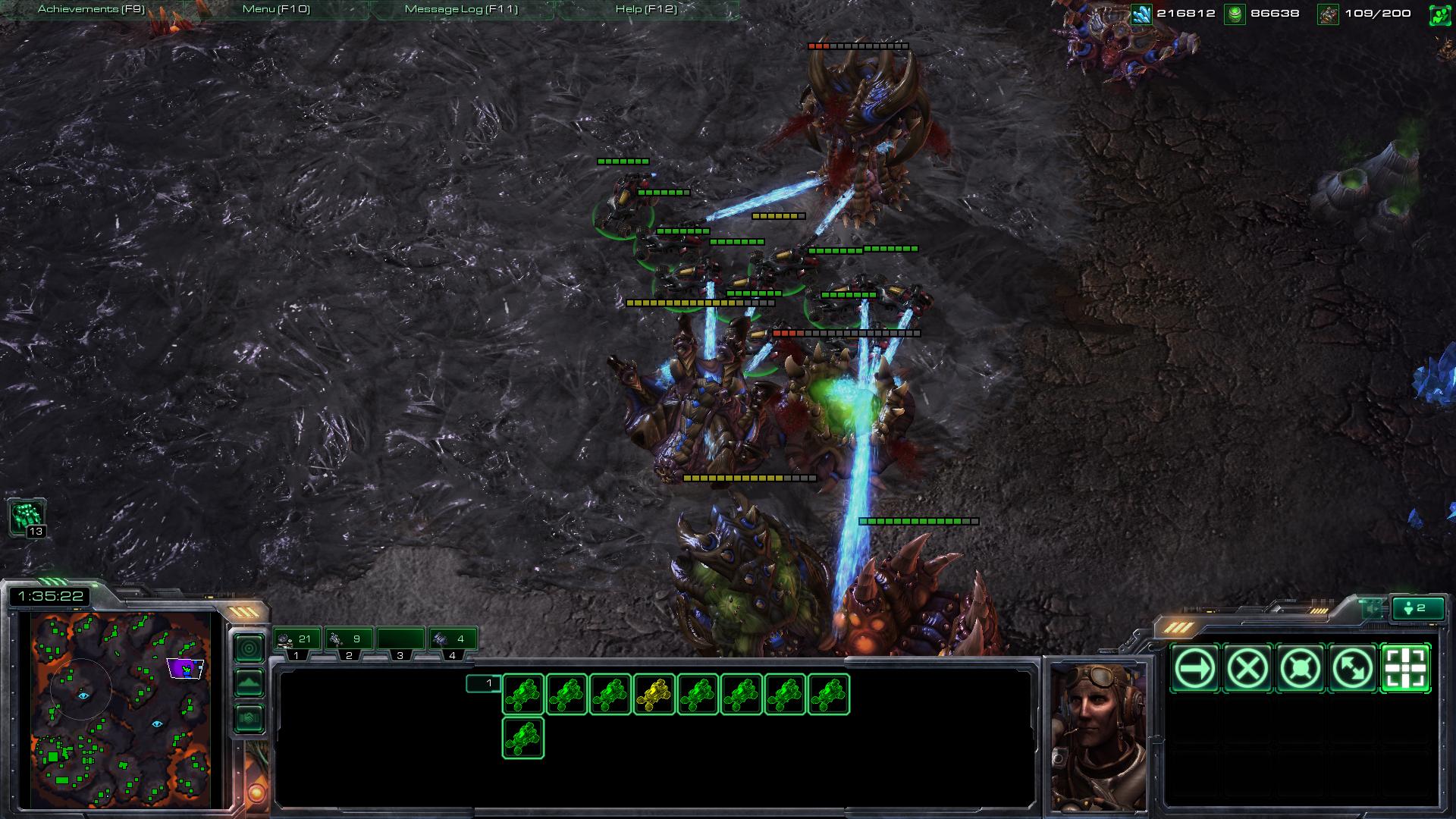The image size is (1456, 819).
Task: Select control group 1 with 21 units
Action: point(296,639)
